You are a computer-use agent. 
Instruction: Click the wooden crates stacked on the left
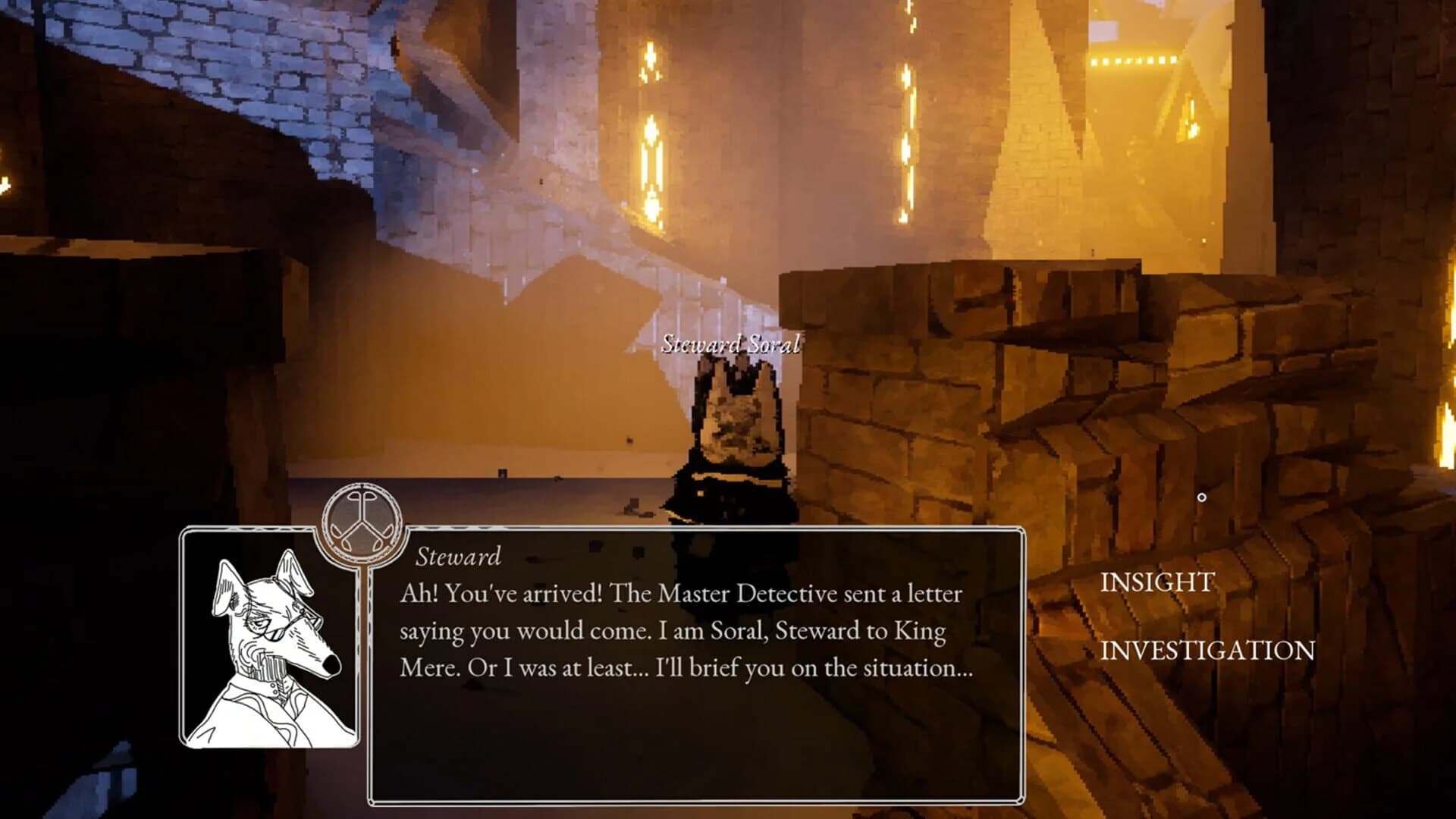pyautogui.click(x=114, y=326)
